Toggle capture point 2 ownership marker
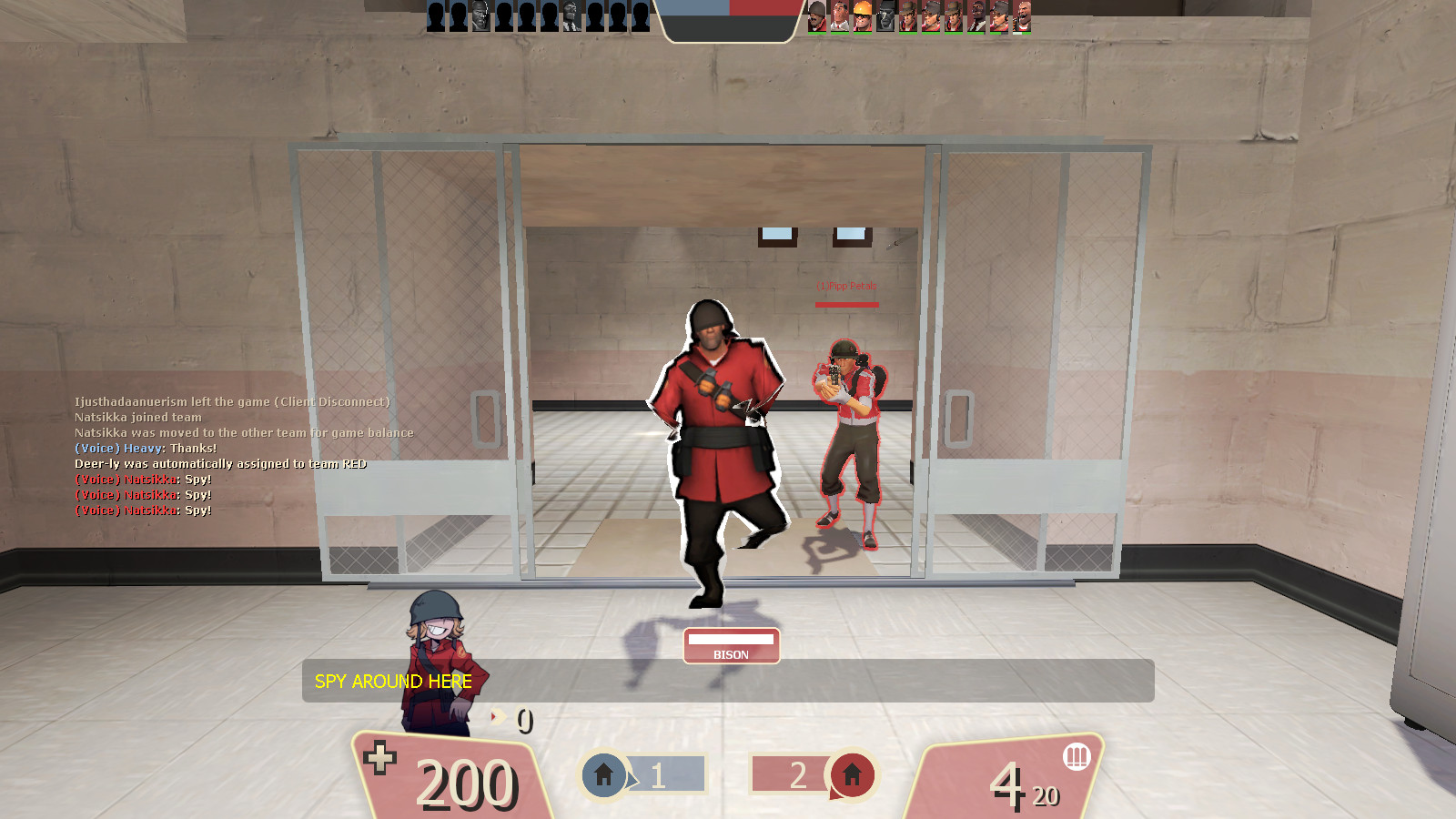This screenshot has height=819, width=1456. click(x=799, y=775)
